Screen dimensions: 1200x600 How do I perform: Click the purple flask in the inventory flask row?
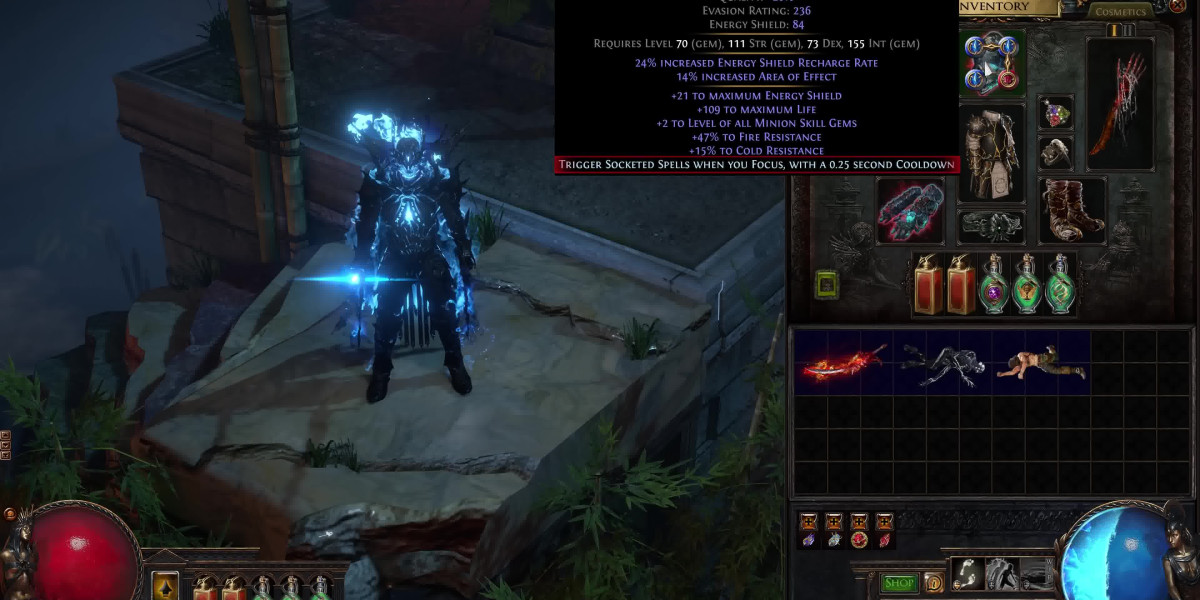[x=992, y=284]
